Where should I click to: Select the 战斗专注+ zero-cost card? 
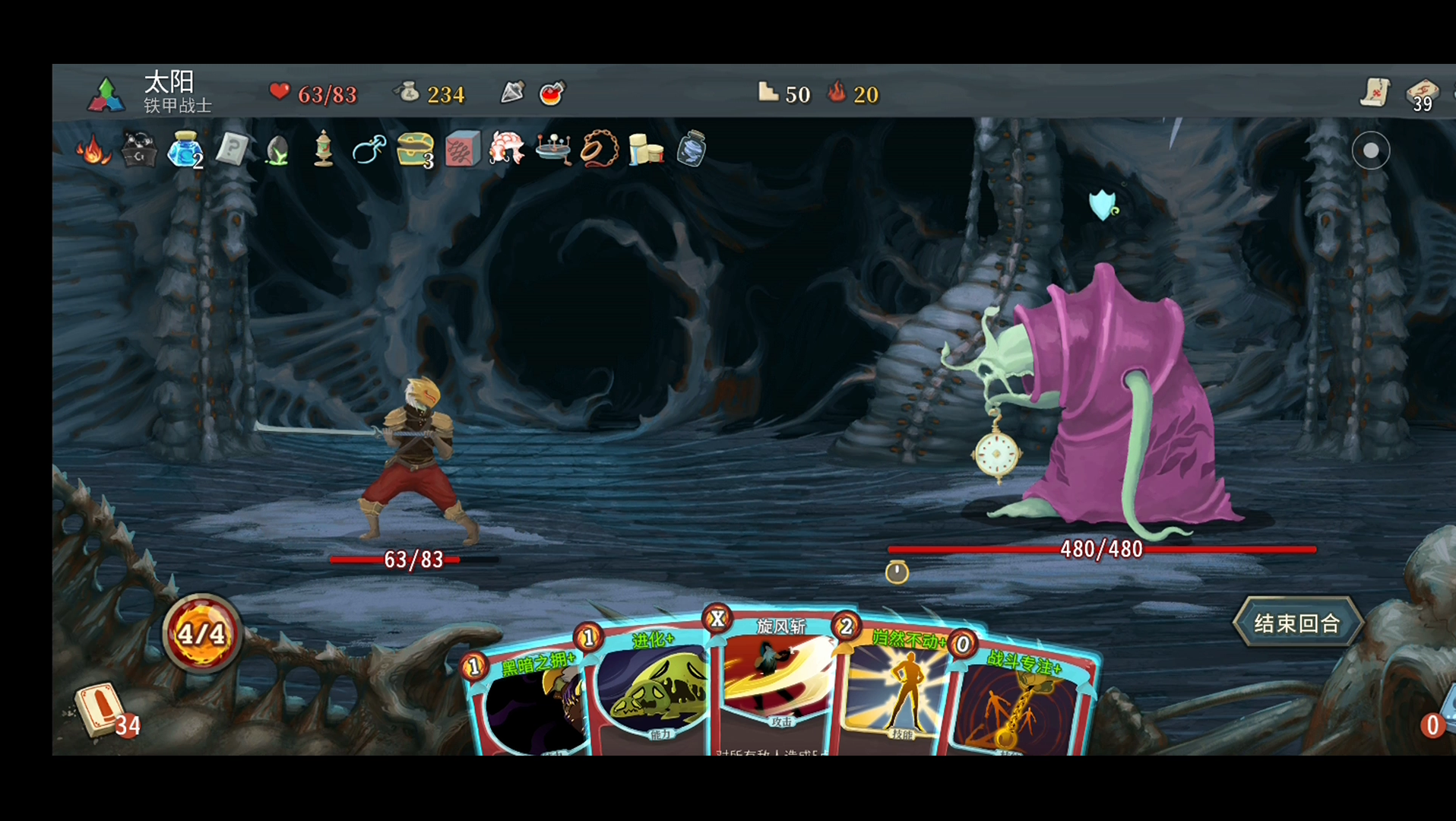coord(1018,703)
